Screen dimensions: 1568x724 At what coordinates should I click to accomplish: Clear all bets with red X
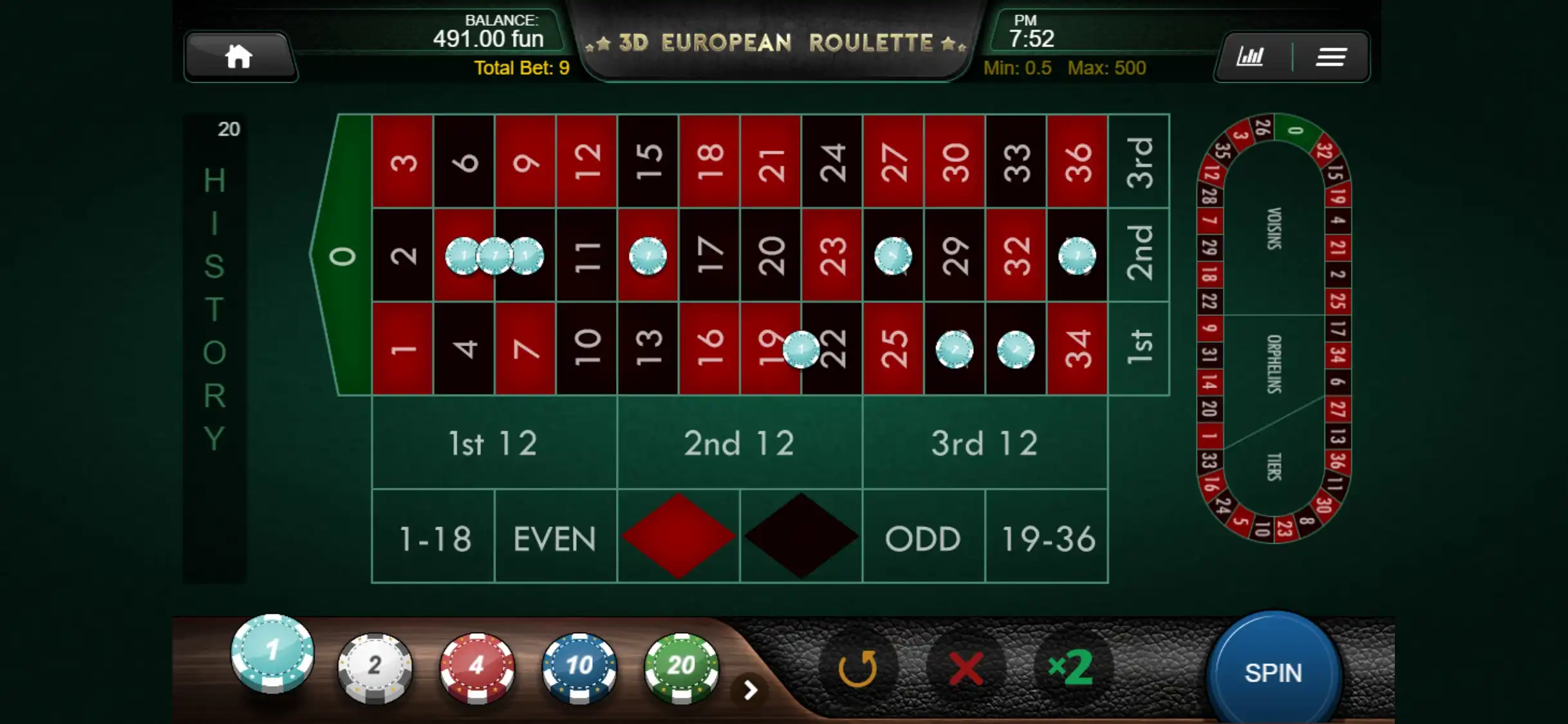pos(966,668)
